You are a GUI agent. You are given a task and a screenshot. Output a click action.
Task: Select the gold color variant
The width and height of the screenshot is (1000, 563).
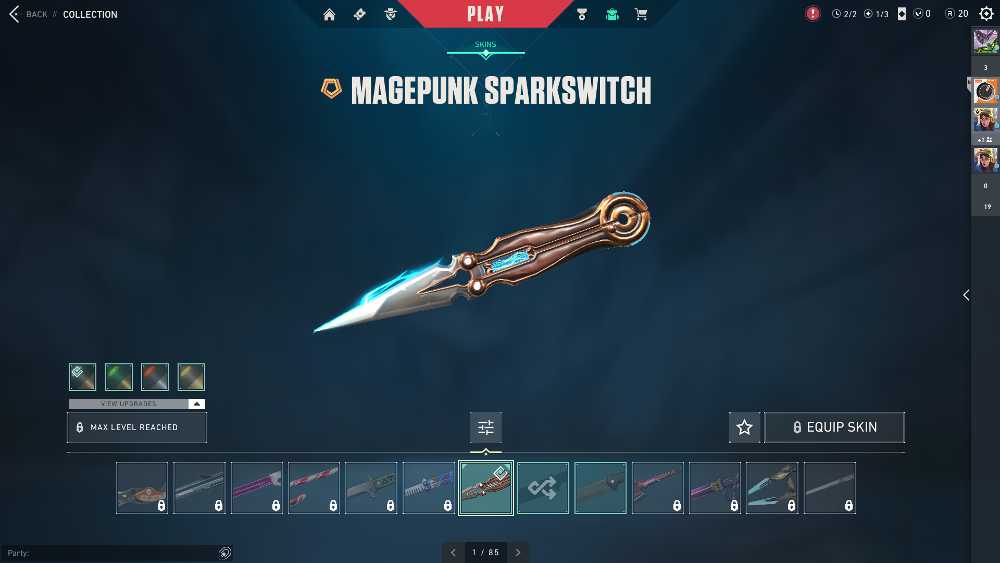pyautogui.click(x=191, y=377)
